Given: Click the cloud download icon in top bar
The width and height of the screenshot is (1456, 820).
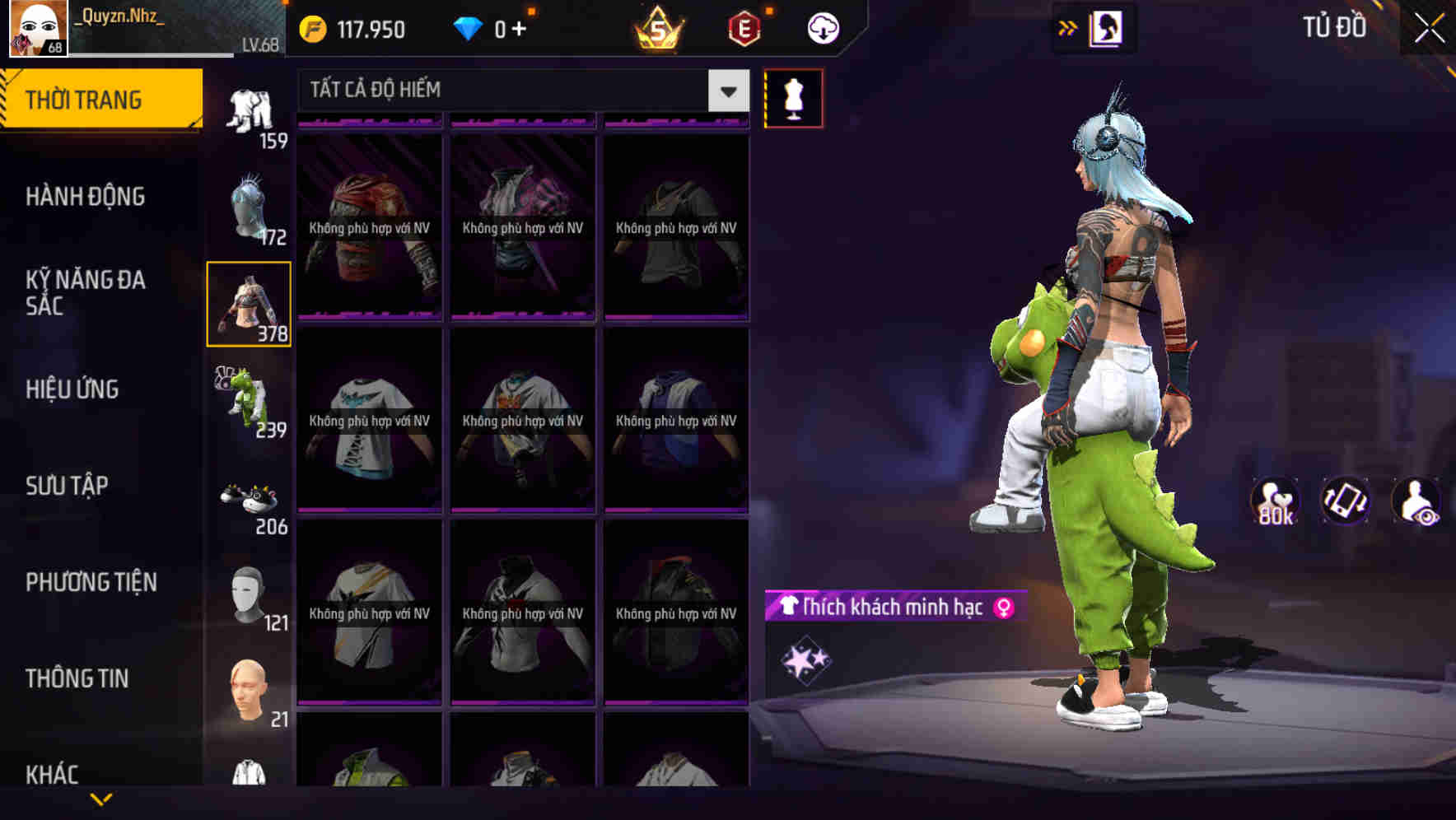Looking at the screenshot, I should coord(822,27).
